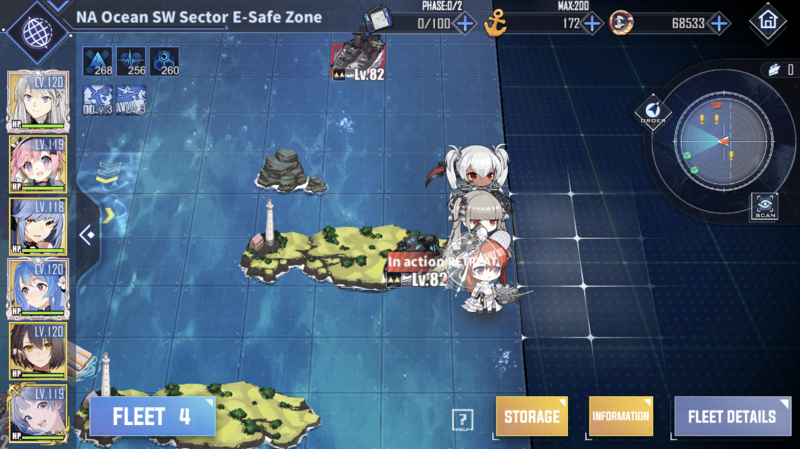Open the Information panel
The height and width of the screenshot is (449, 800).
pyautogui.click(x=620, y=416)
